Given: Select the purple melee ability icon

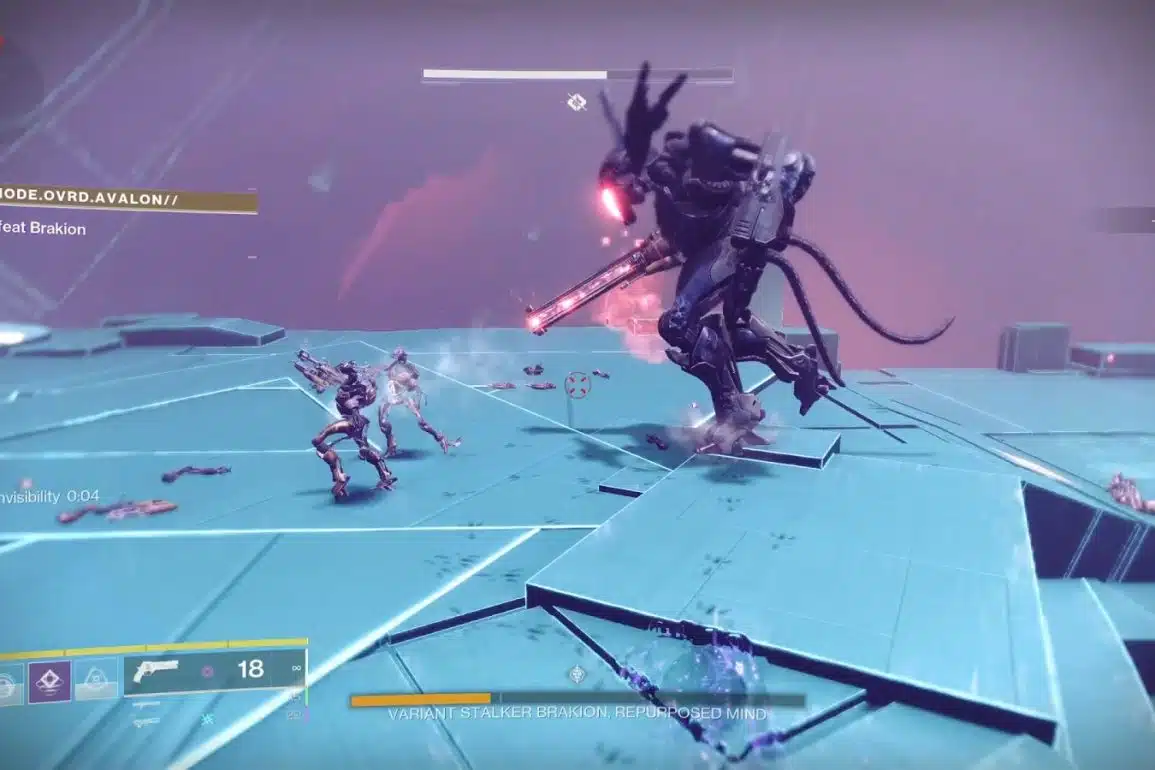Looking at the screenshot, I should coord(49,681).
